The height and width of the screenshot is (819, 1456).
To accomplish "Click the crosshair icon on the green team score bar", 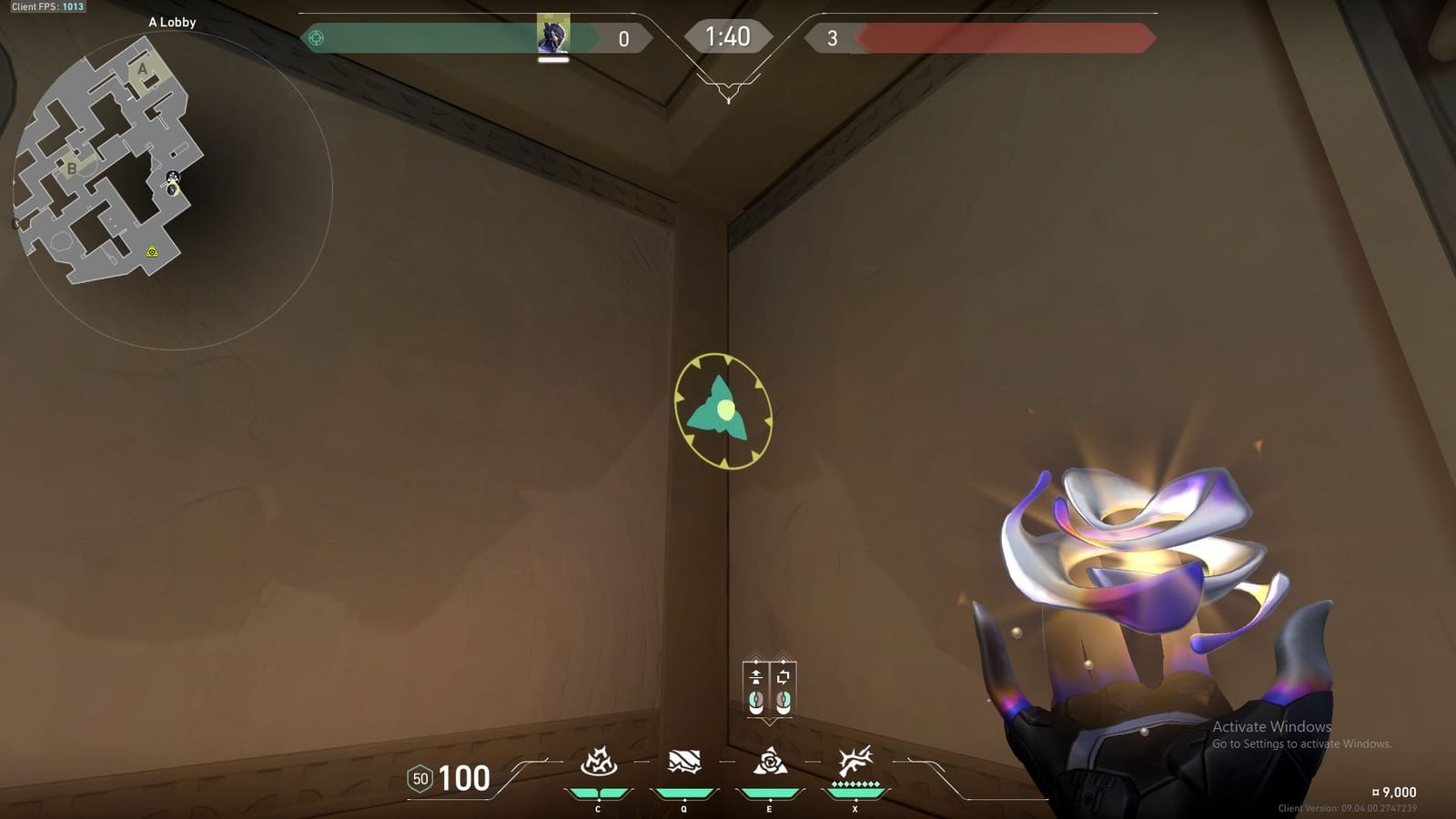I will (x=315, y=37).
